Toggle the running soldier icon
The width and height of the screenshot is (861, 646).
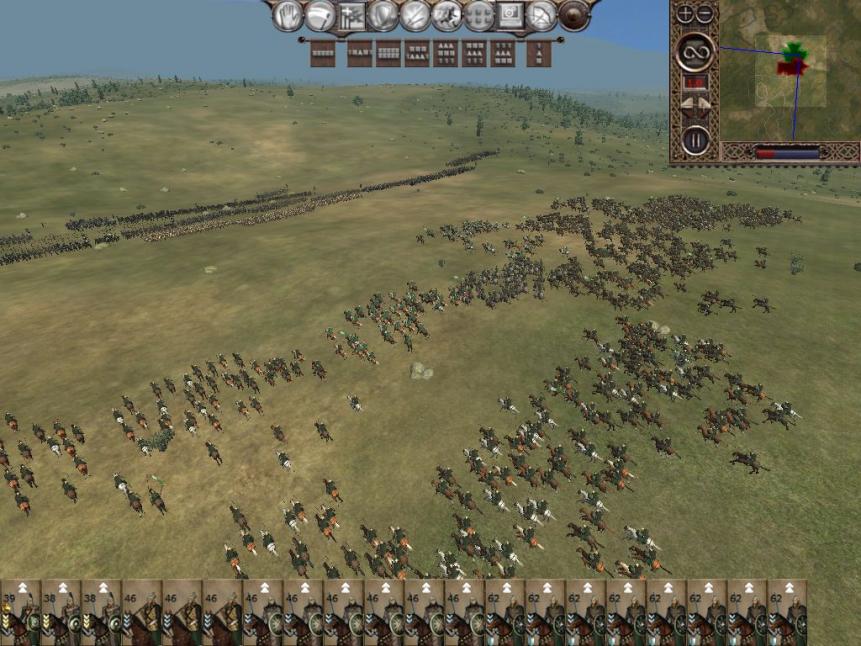coord(447,16)
